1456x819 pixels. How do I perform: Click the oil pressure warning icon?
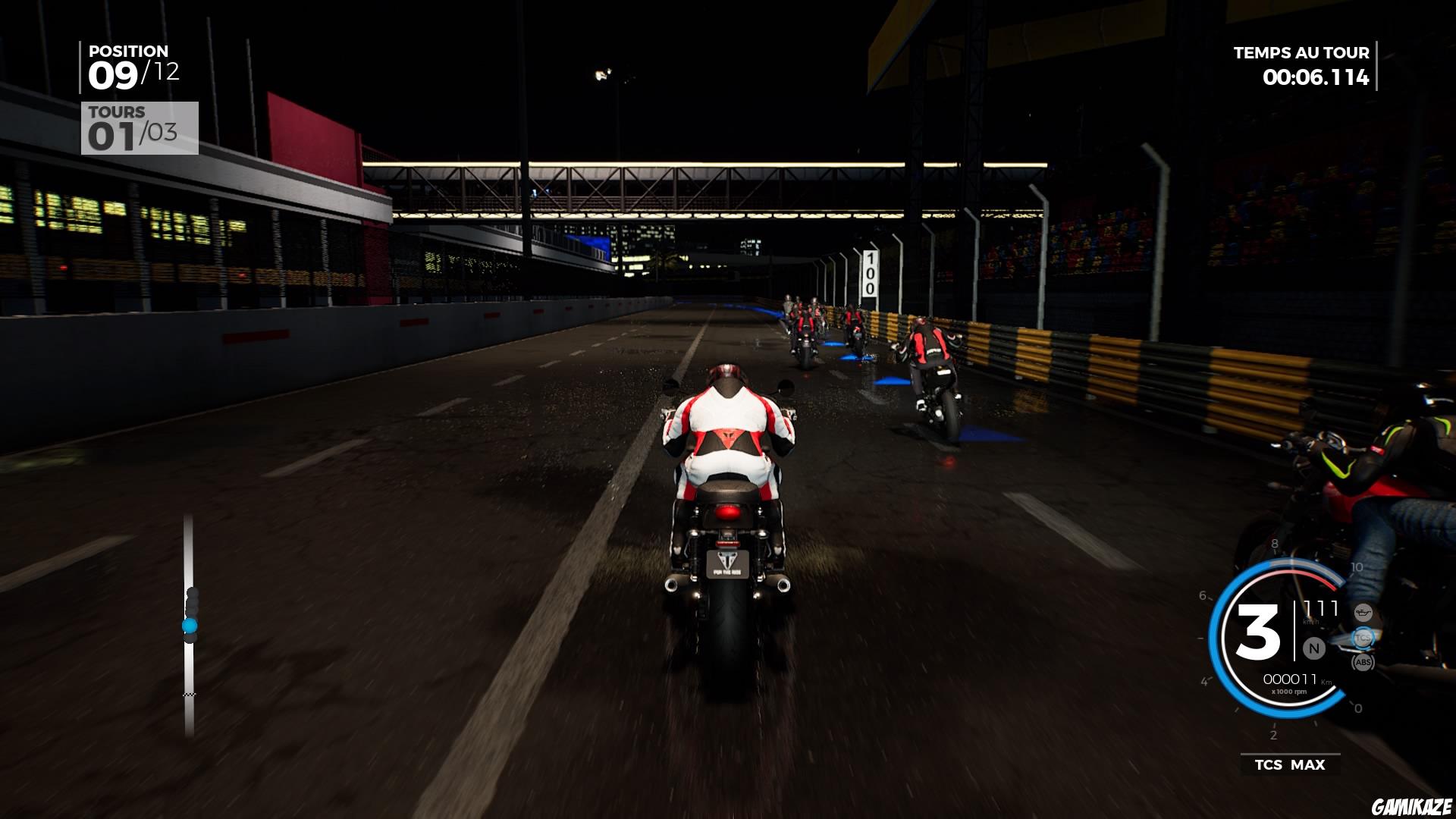pos(1363,613)
